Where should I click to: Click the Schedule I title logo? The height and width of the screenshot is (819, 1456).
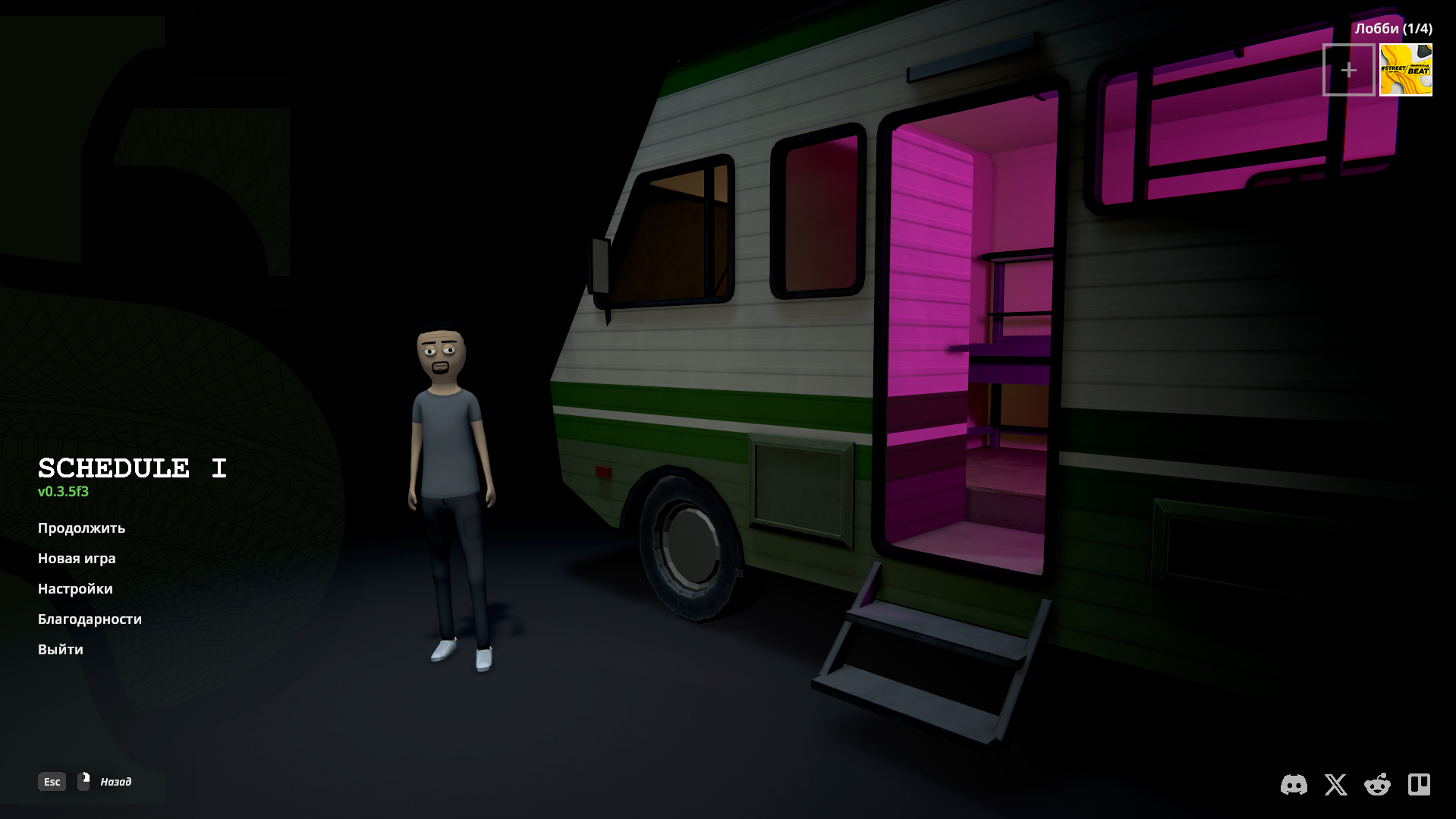(x=133, y=468)
